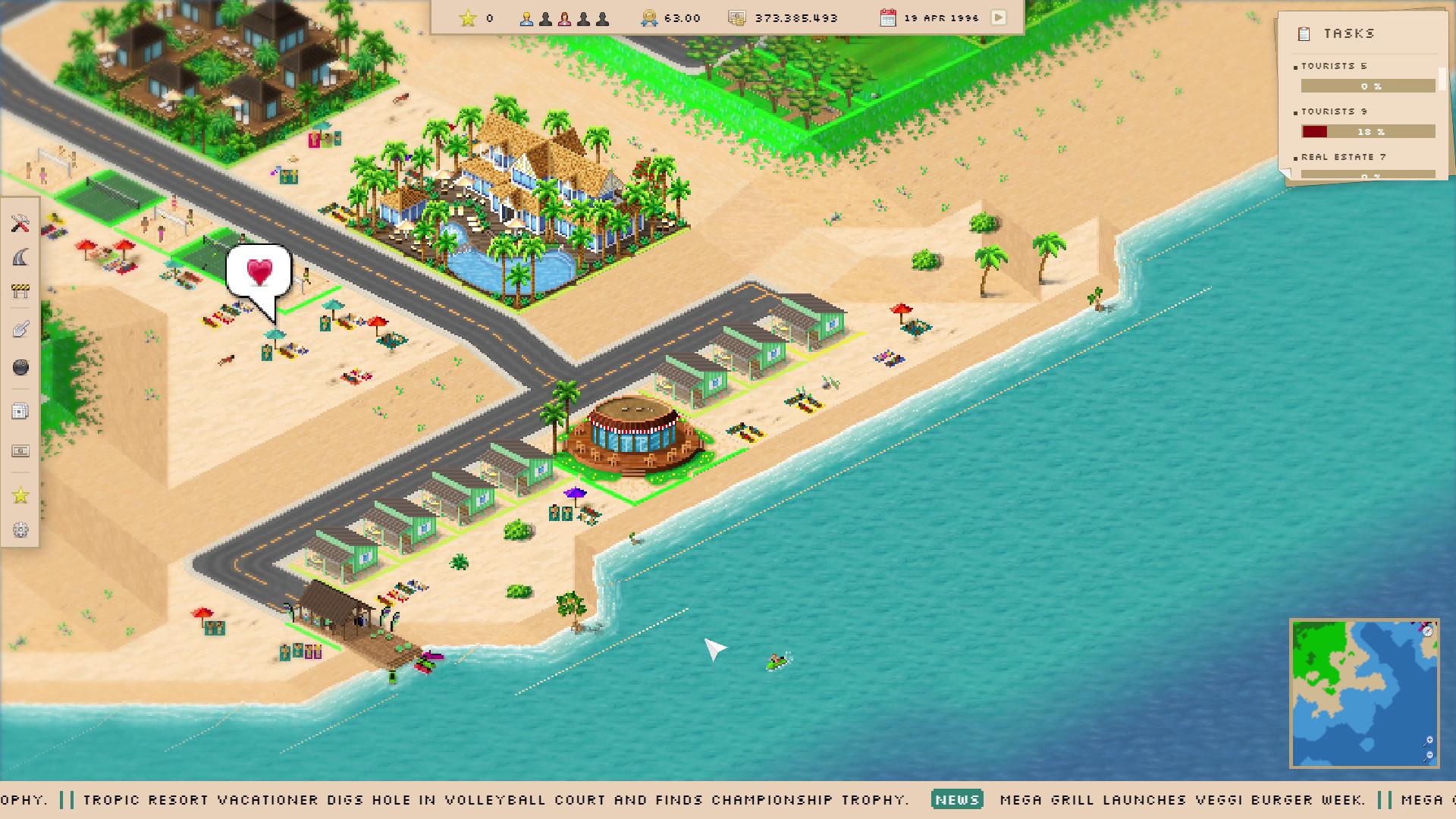The image size is (1456, 819).
Task: Select the NEWS ticker label
Action: pyautogui.click(x=958, y=799)
